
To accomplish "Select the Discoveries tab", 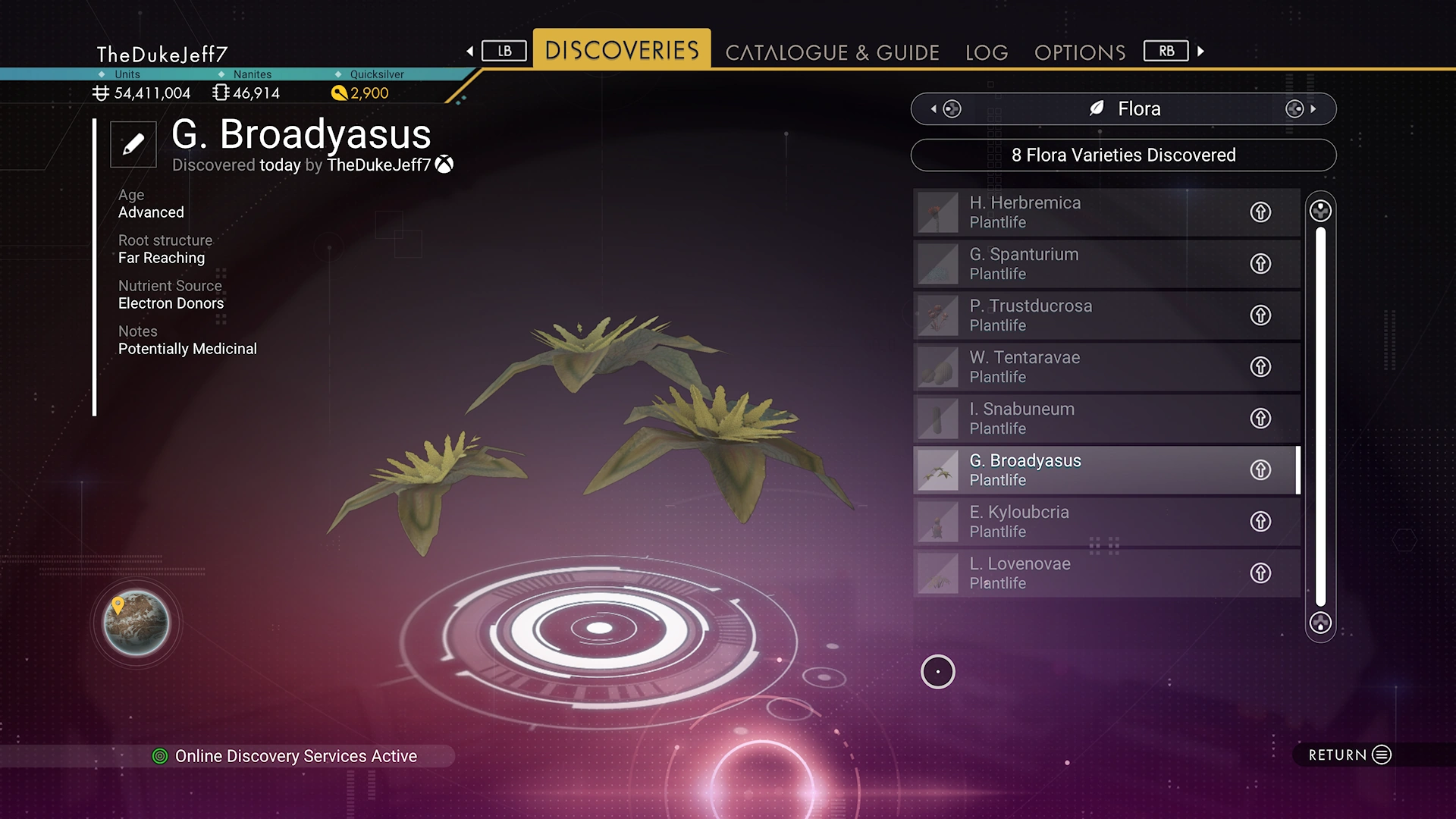I will [x=622, y=50].
